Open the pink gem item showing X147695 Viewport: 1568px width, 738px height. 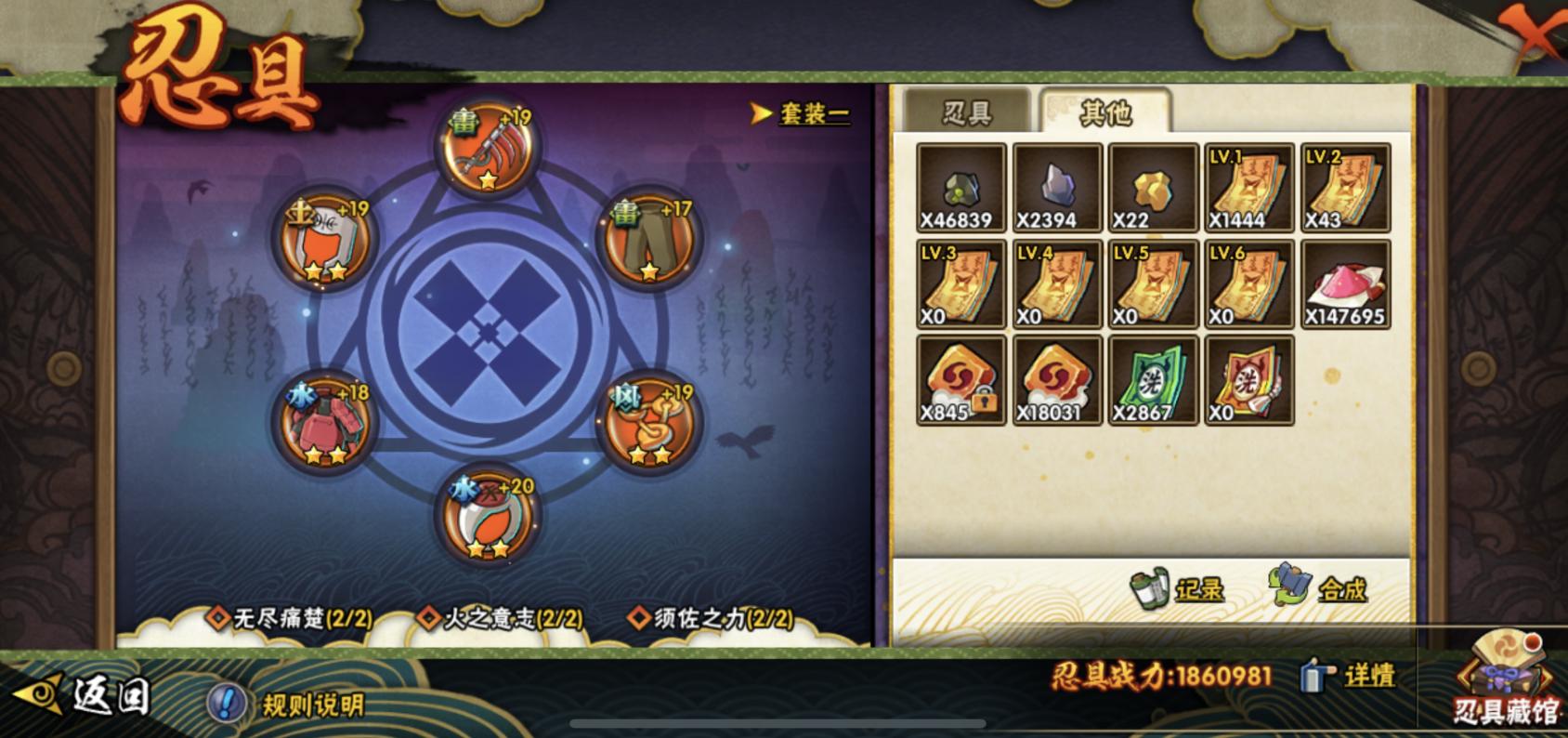(x=1345, y=285)
